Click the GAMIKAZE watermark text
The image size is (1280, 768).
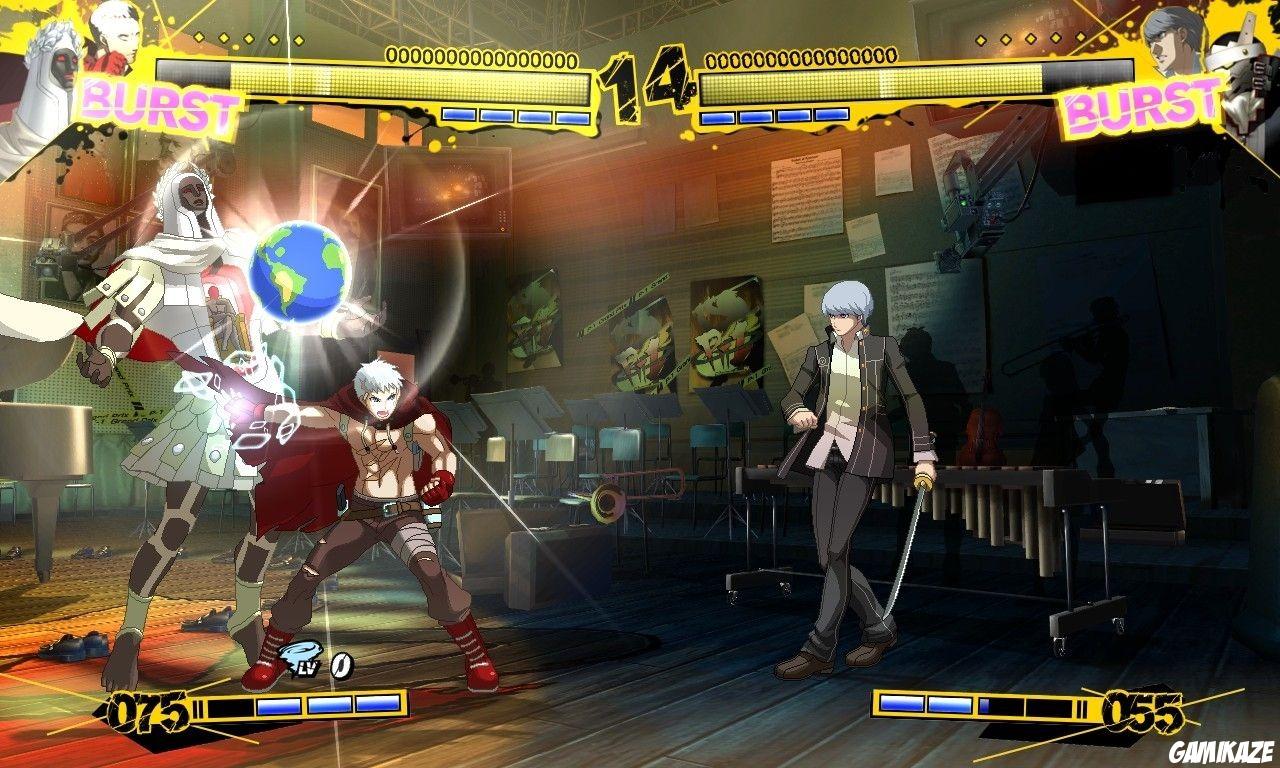pyautogui.click(x=1219, y=749)
